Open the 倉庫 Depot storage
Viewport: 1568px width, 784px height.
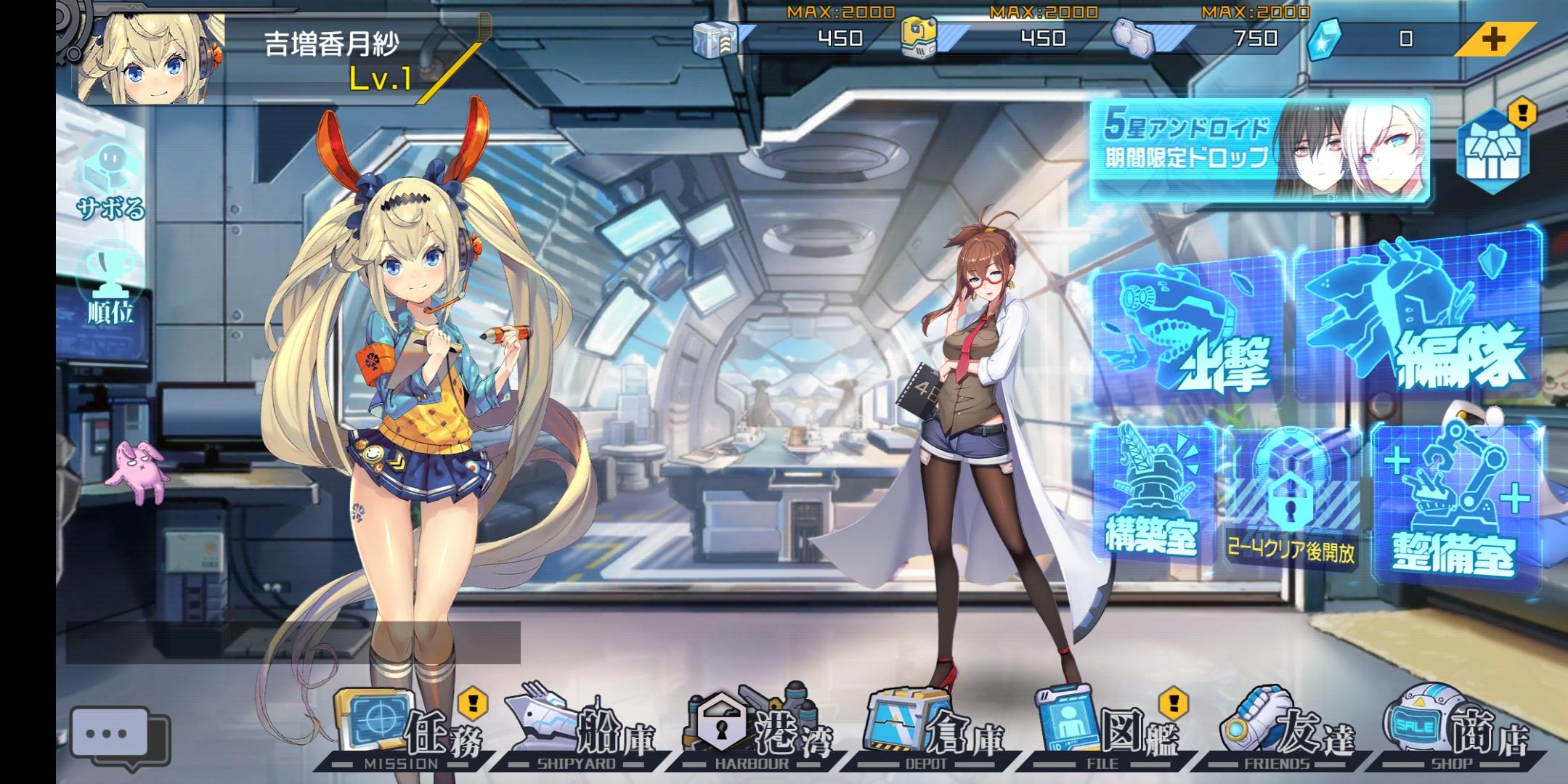(933, 730)
